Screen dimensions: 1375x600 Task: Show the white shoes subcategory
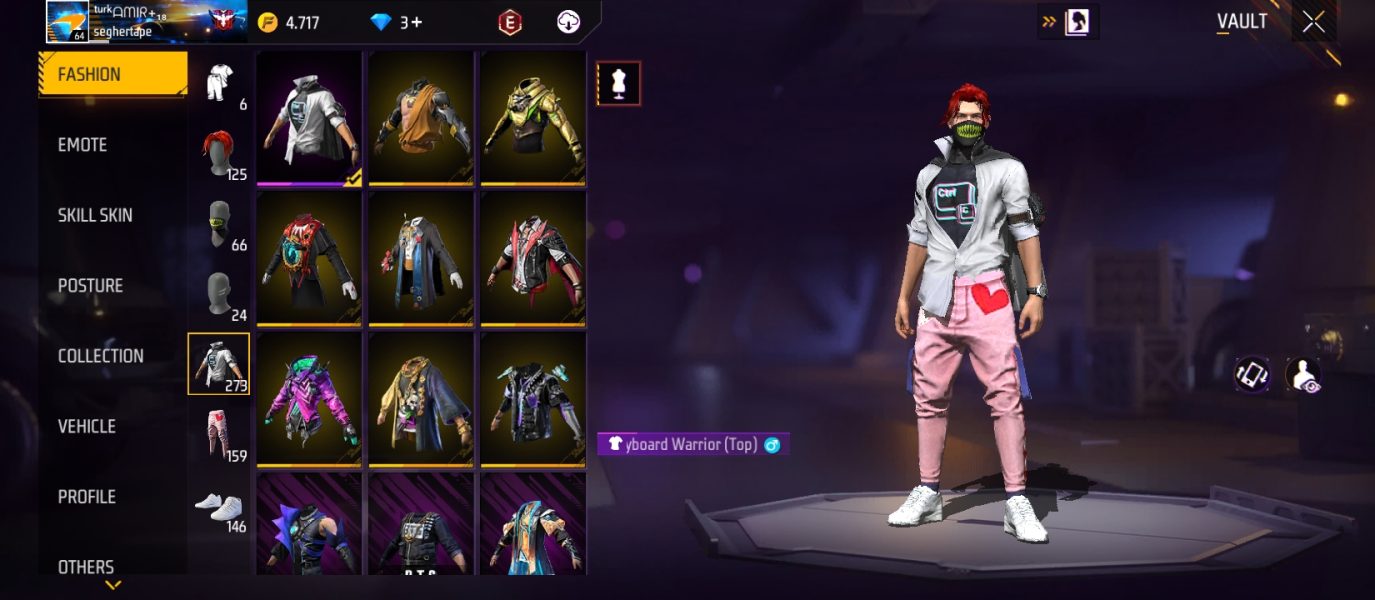click(x=219, y=505)
